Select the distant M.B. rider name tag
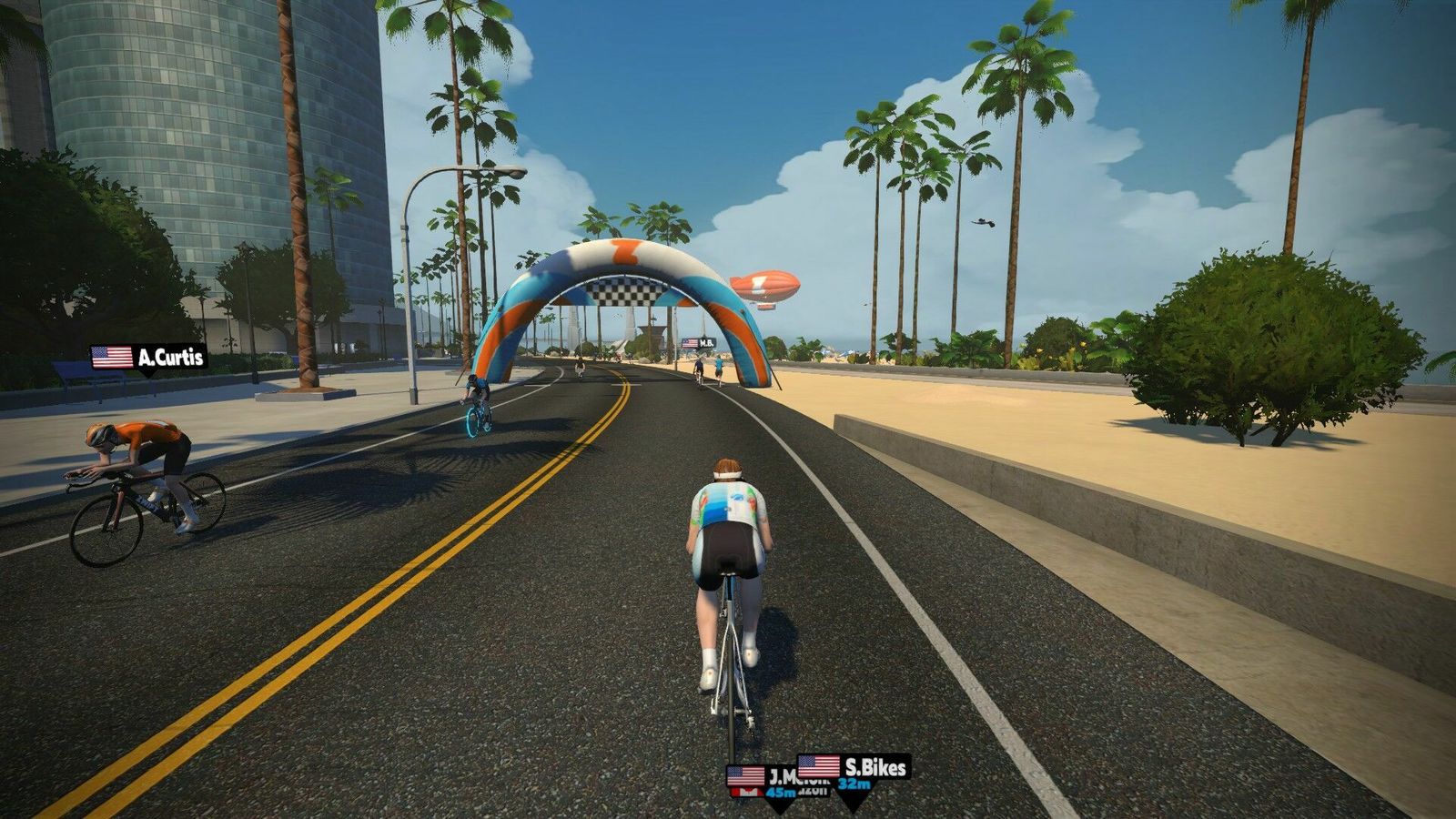The image size is (1456, 819). coord(698,343)
